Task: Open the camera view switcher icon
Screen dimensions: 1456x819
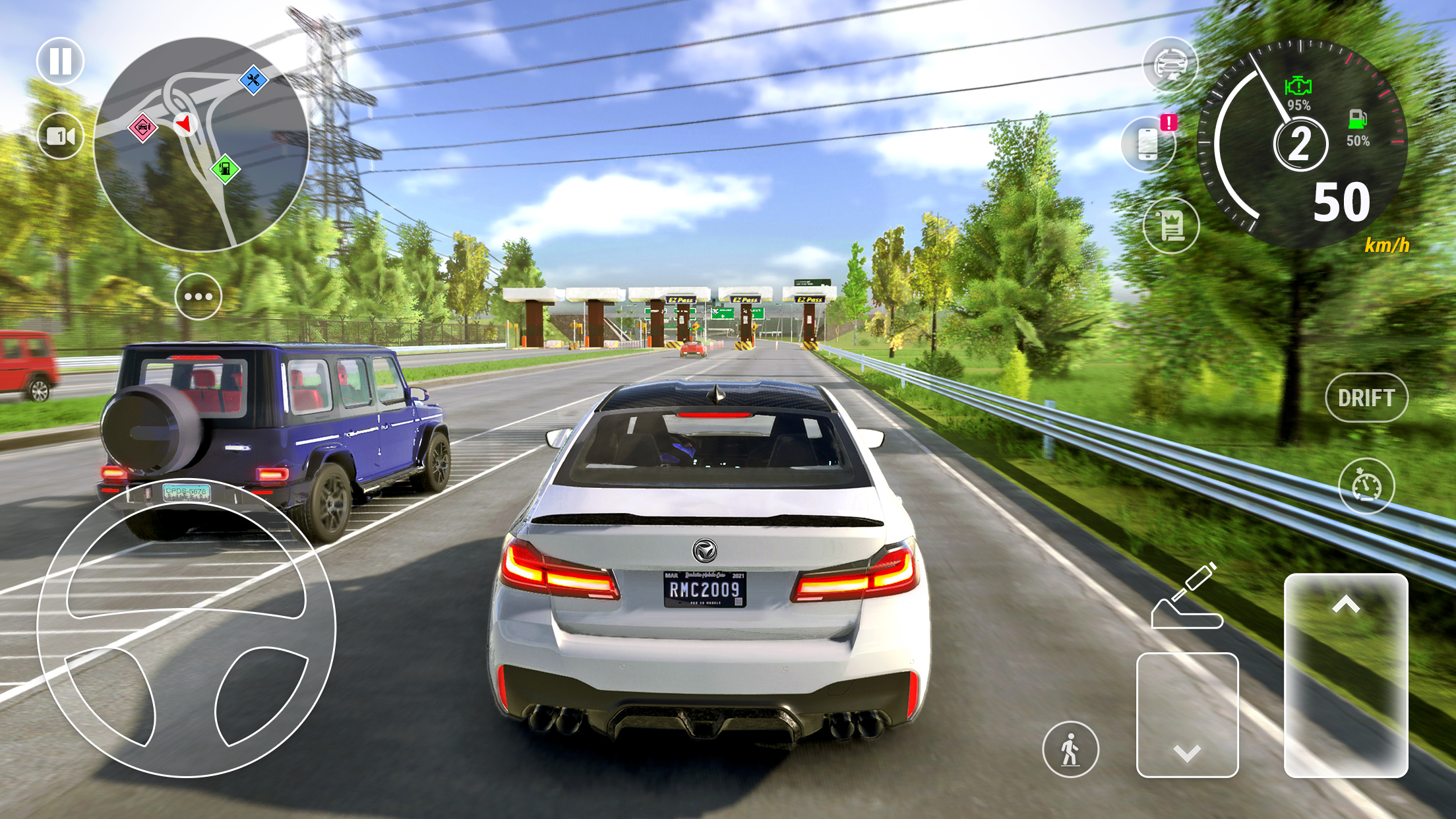Action: (x=61, y=137)
